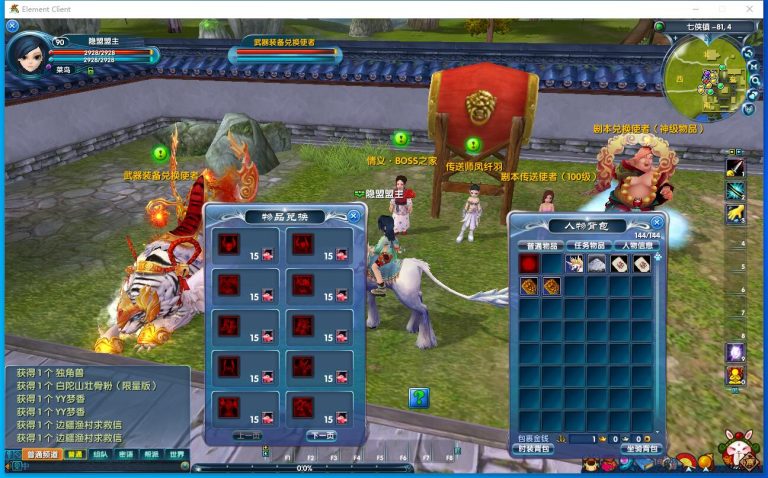Switch to the 普通物品 tab
The width and height of the screenshot is (768, 478).
539,245
